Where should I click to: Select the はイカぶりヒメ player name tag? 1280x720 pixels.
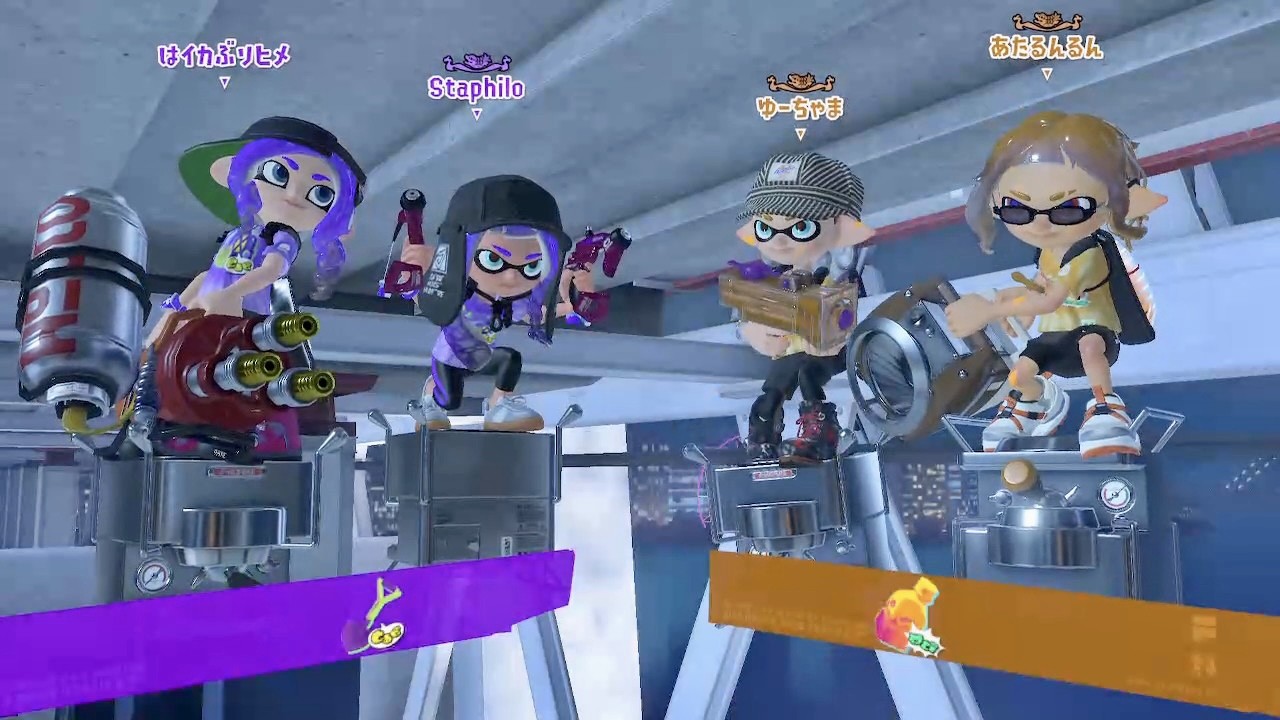224,56
